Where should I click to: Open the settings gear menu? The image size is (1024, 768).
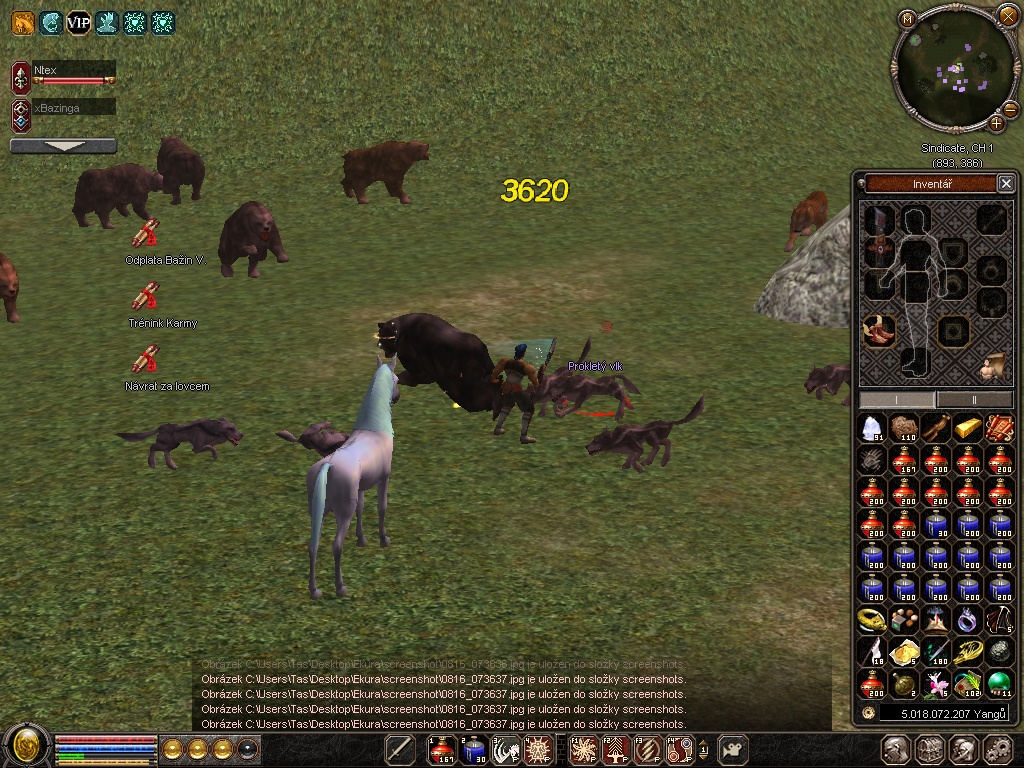click(998, 749)
